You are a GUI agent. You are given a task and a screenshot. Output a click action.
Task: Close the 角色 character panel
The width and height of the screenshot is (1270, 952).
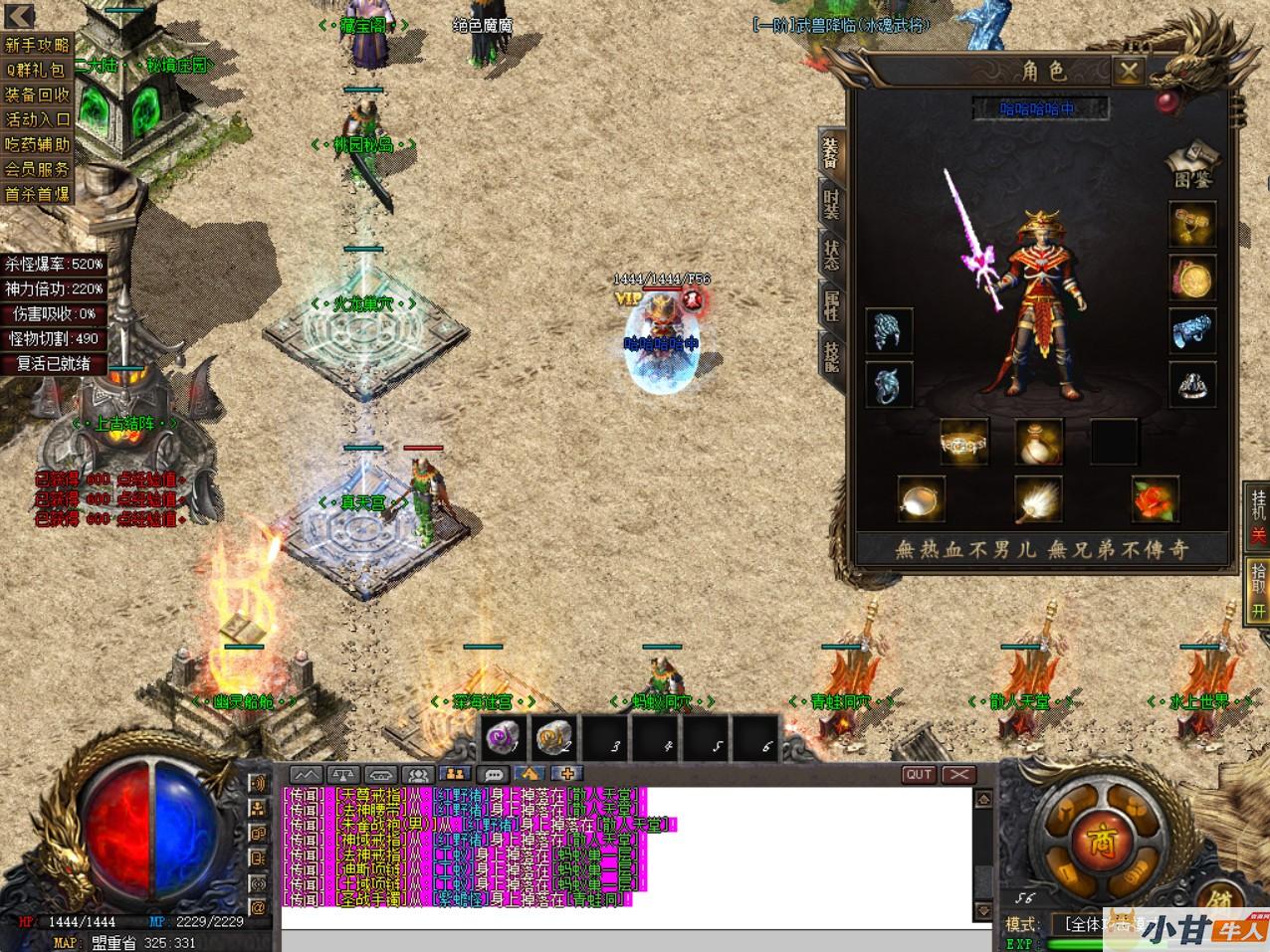[1128, 71]
